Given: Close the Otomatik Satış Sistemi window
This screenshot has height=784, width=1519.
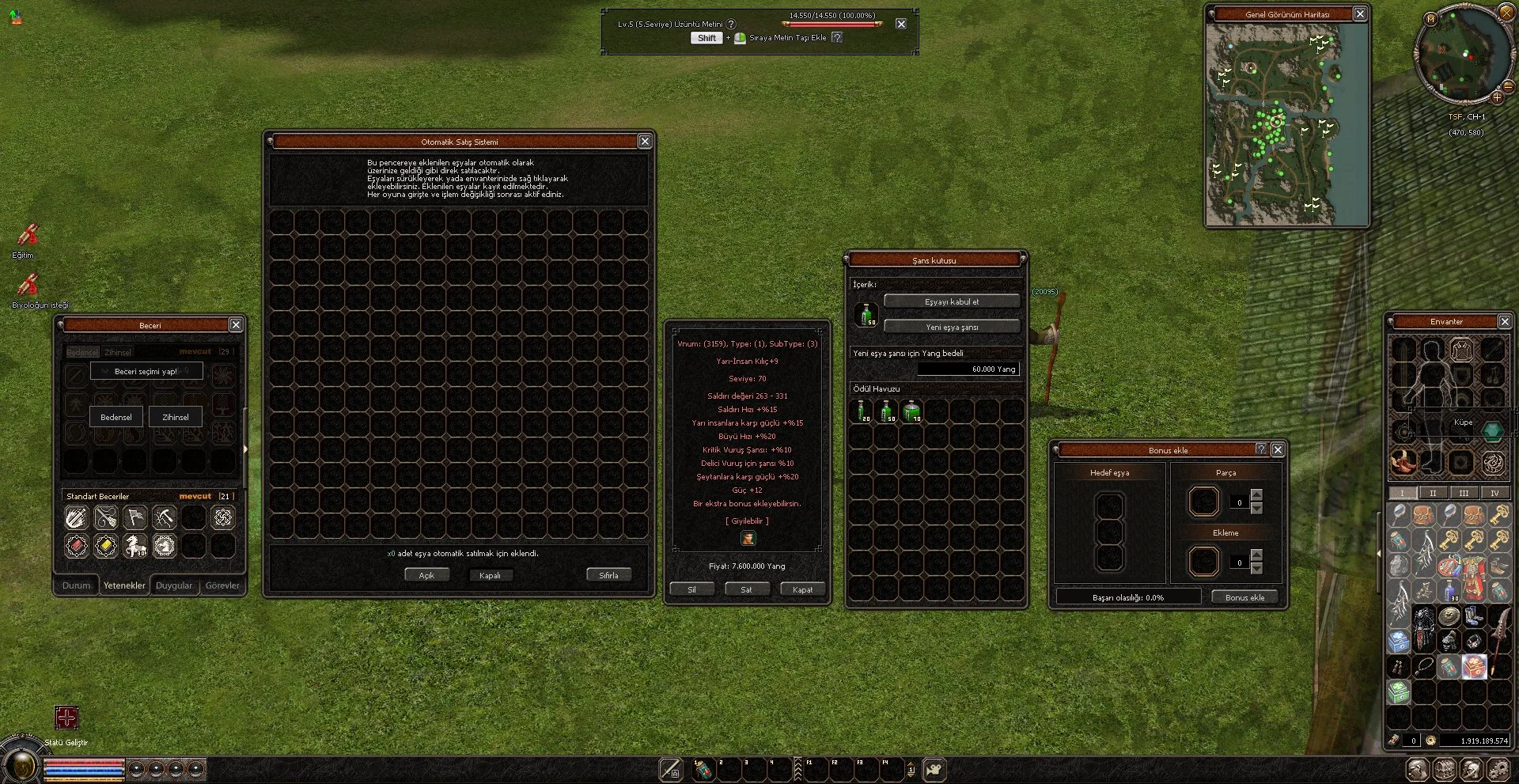Looking at the screenshot, I should [645, 142].
